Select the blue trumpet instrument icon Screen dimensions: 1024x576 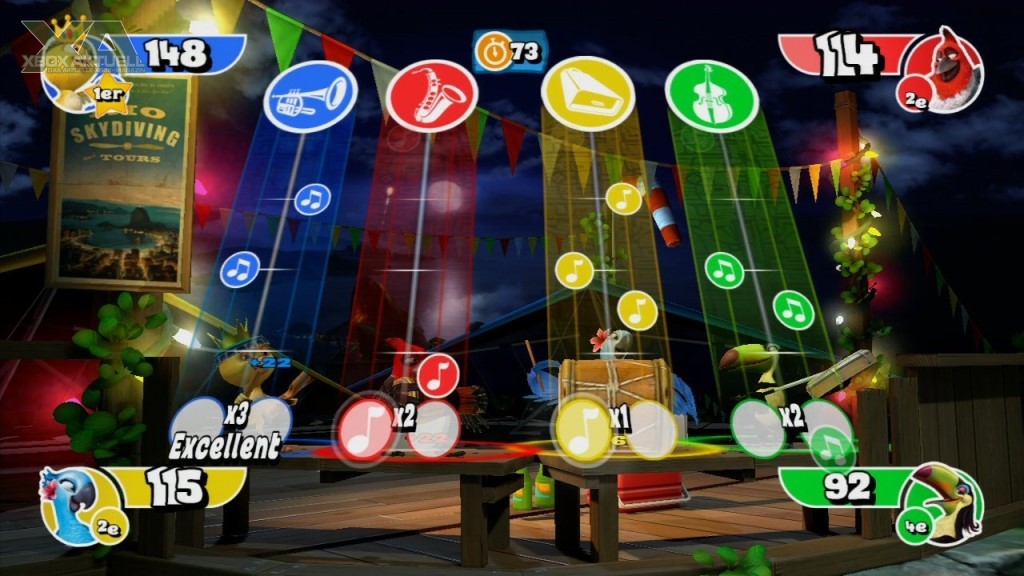coord(311,97)
